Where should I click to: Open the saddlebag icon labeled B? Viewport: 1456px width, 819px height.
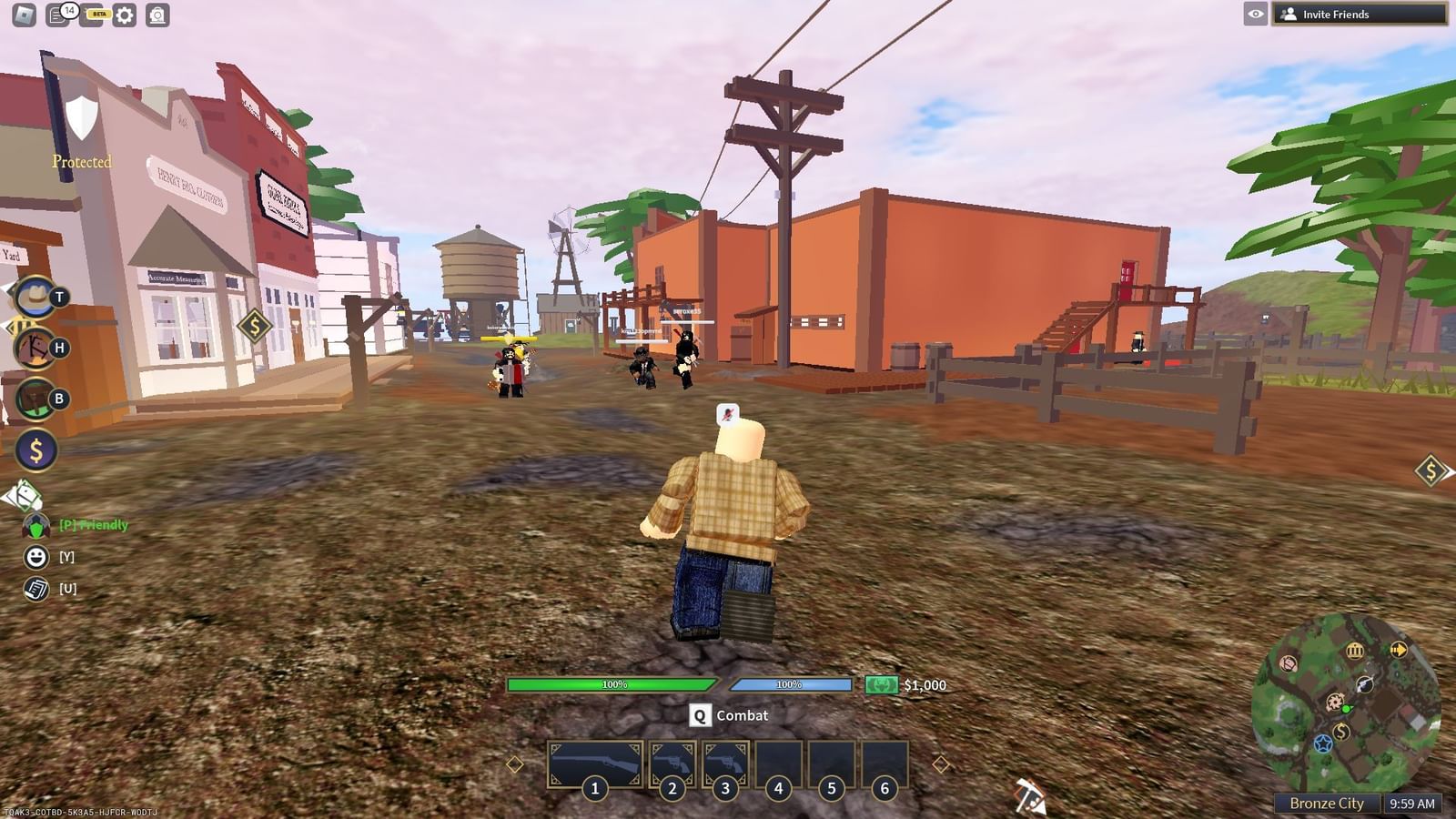pyautogui.click(x=35, y=398)
